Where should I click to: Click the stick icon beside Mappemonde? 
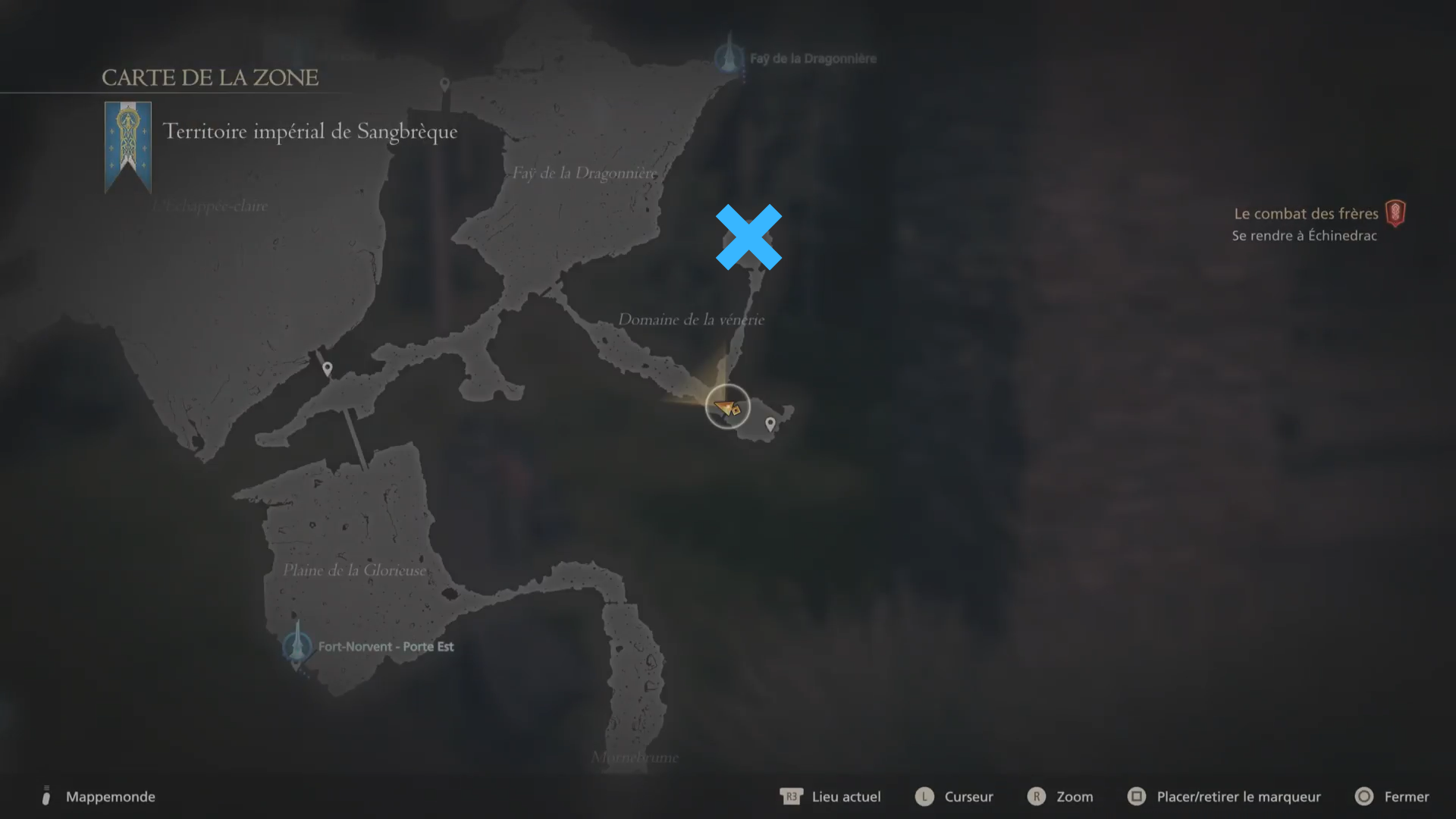coord(45,795)
